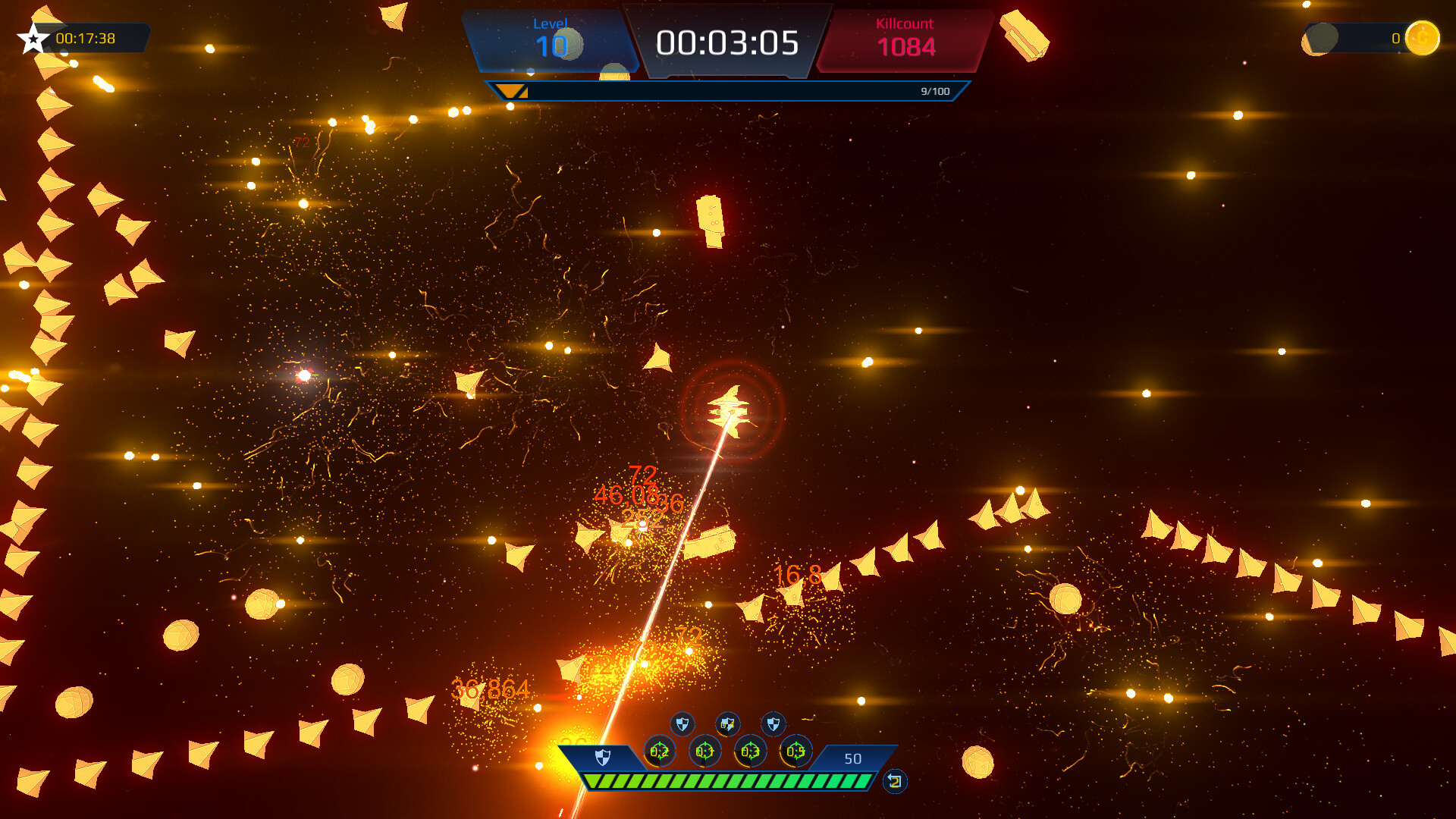Select the Killcount panel showing 1084

906,39
